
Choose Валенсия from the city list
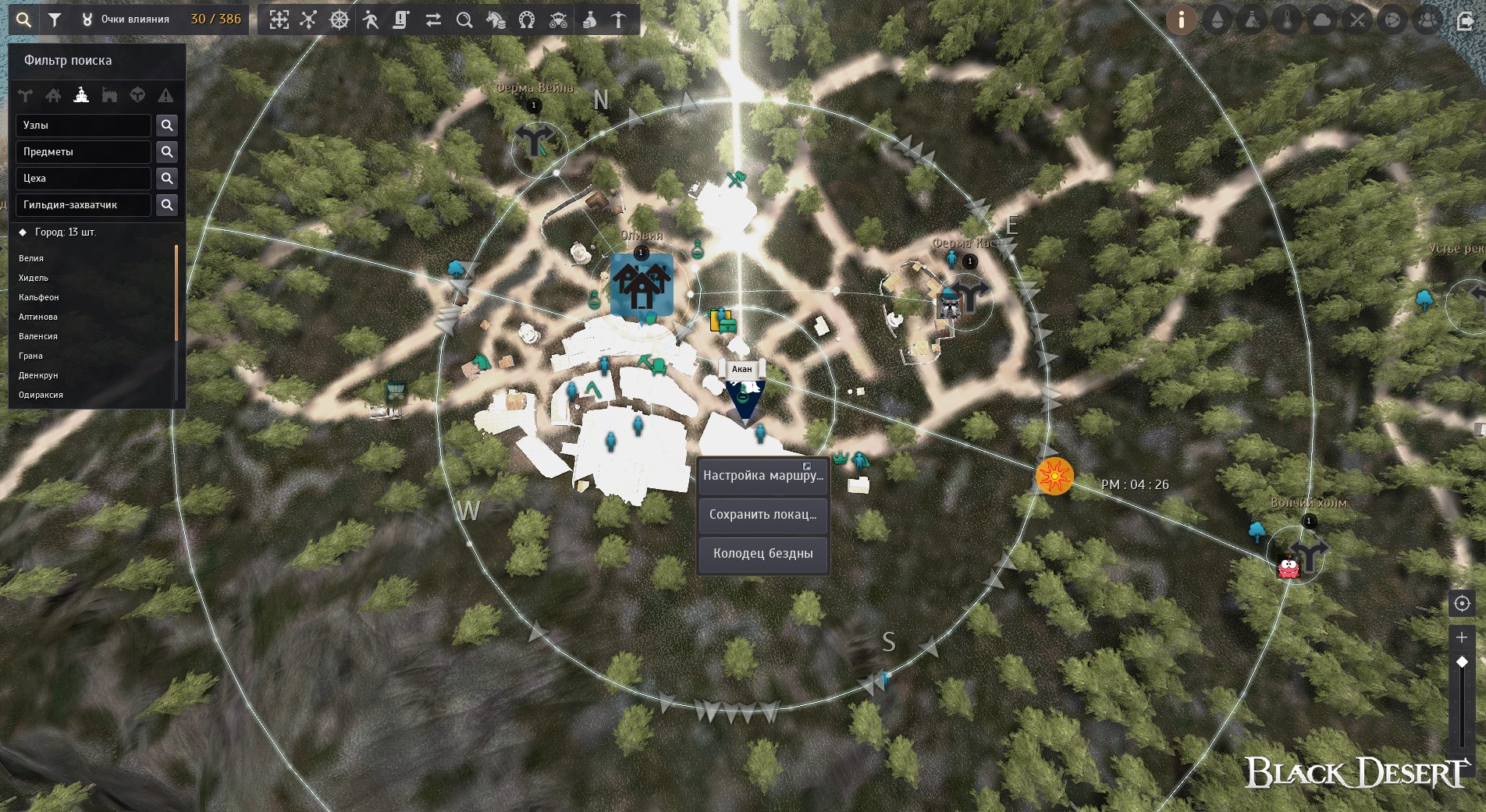coord(38,336)
